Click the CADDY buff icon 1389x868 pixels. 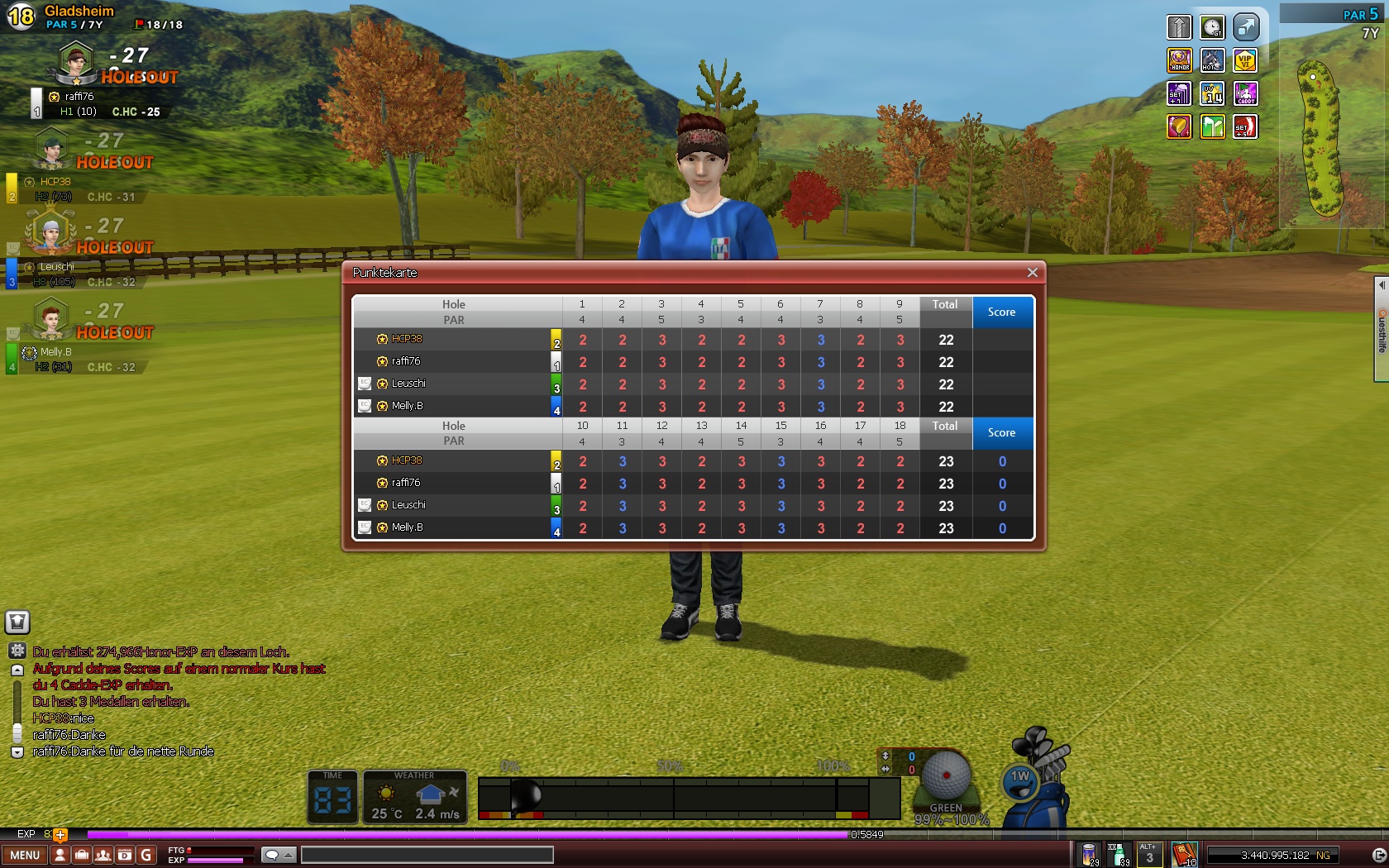coord(1245,93)
